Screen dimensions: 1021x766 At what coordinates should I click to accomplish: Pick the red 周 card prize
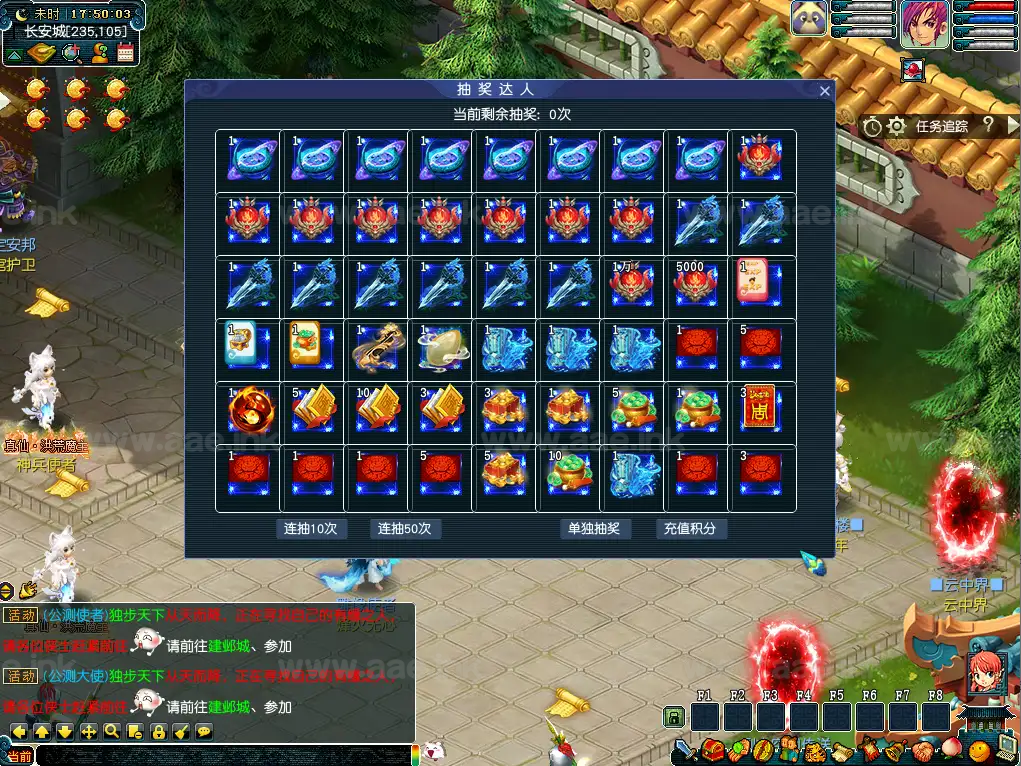click(x=759, y=410)
